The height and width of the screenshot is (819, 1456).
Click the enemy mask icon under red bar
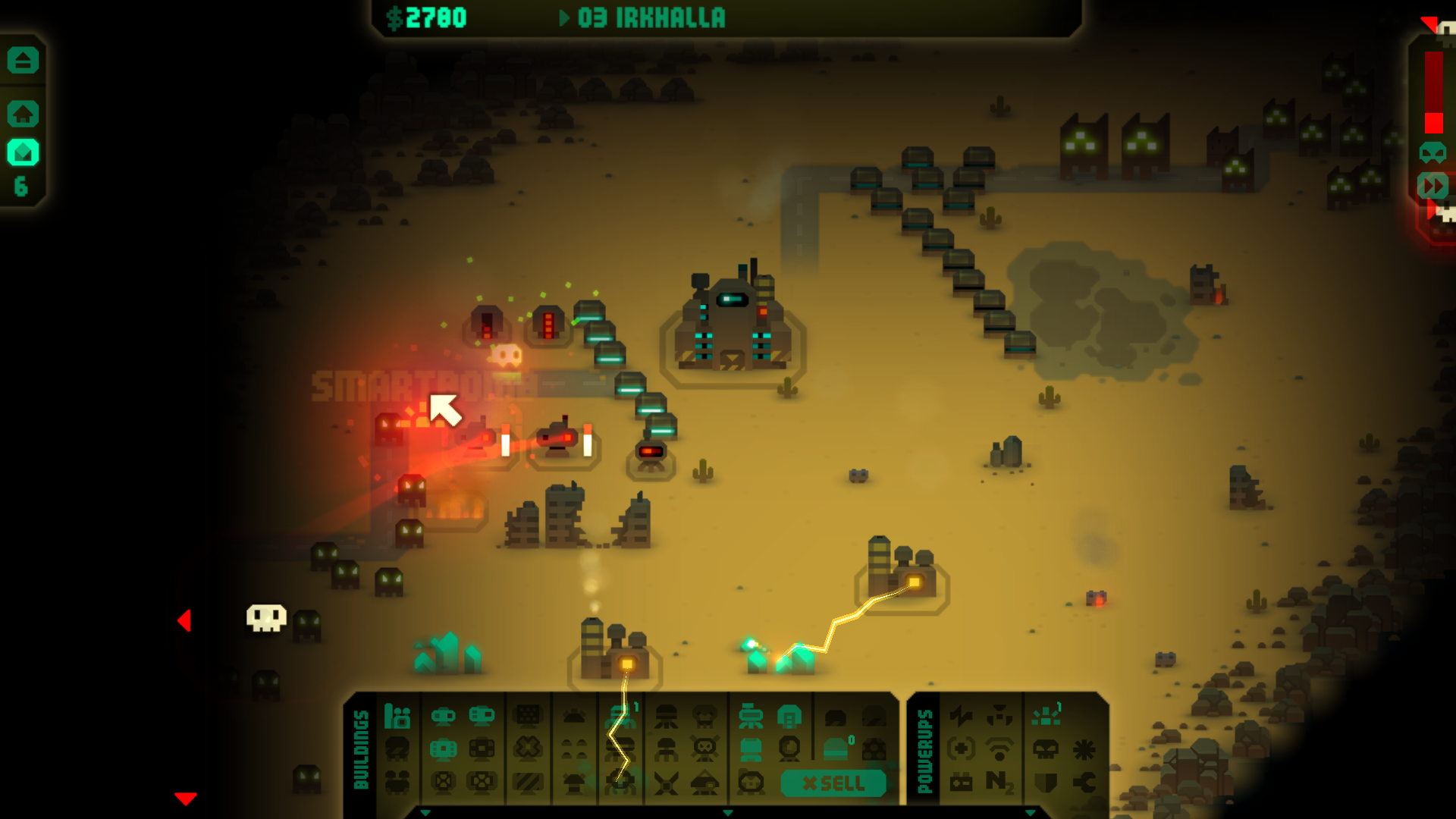[x=1432, y=152]
